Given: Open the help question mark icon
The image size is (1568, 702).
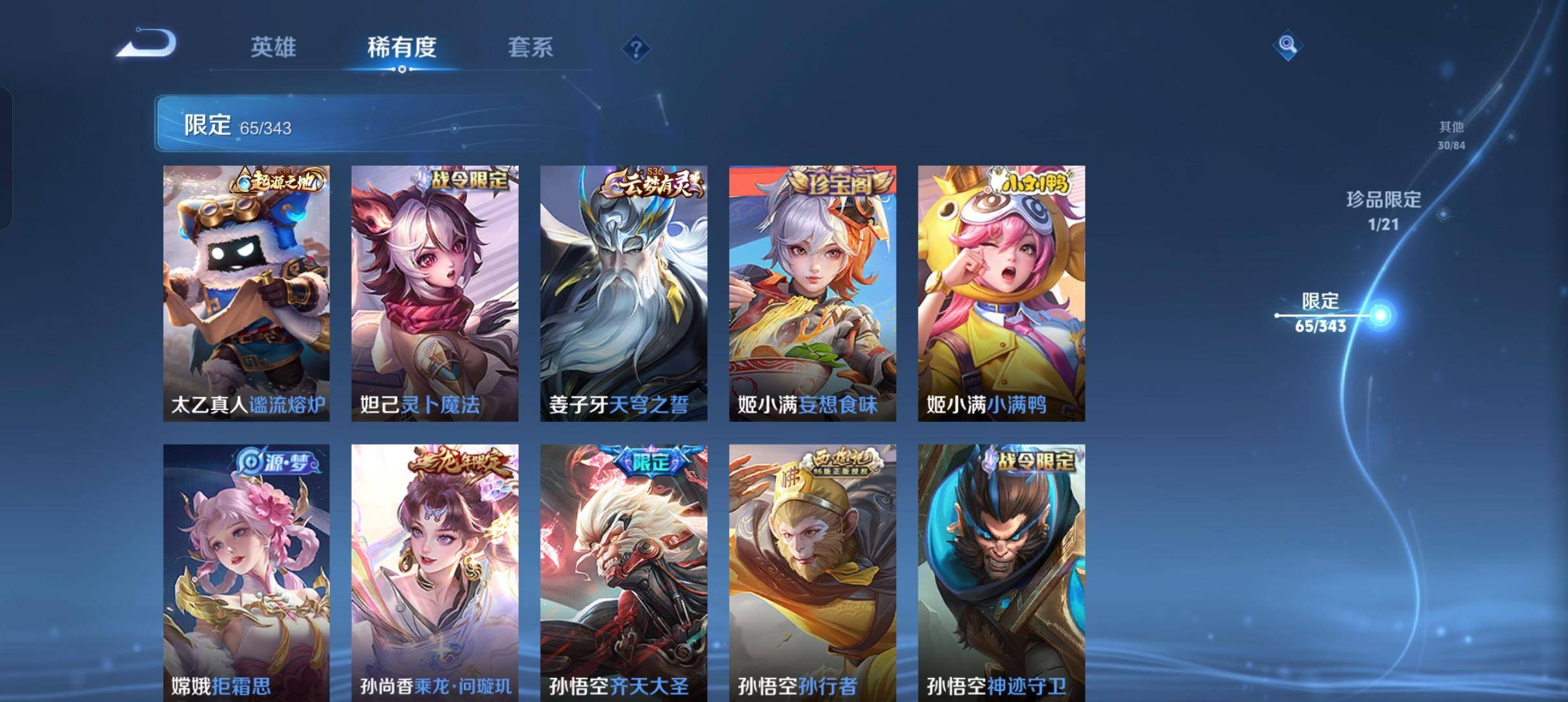Looking at the screenshot, I should (638, 49).
